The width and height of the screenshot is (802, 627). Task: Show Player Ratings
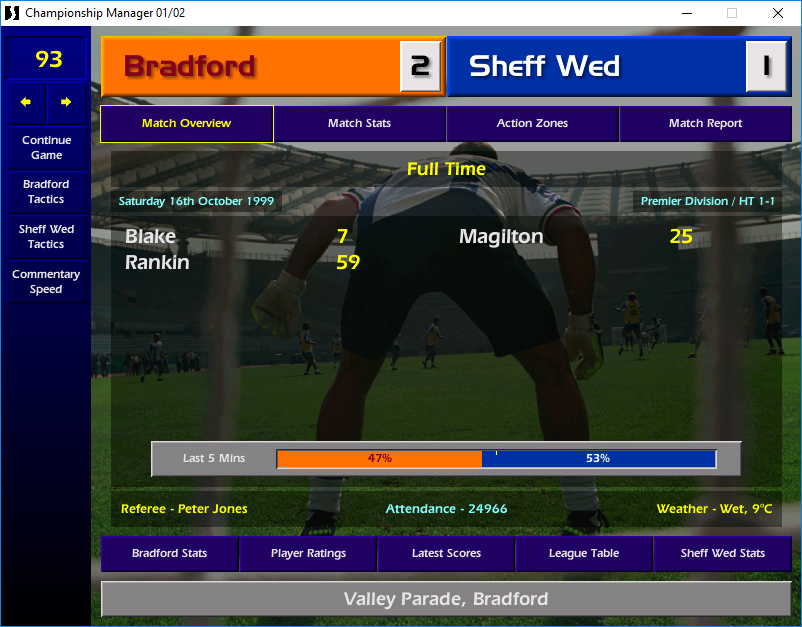pos(308,554)
